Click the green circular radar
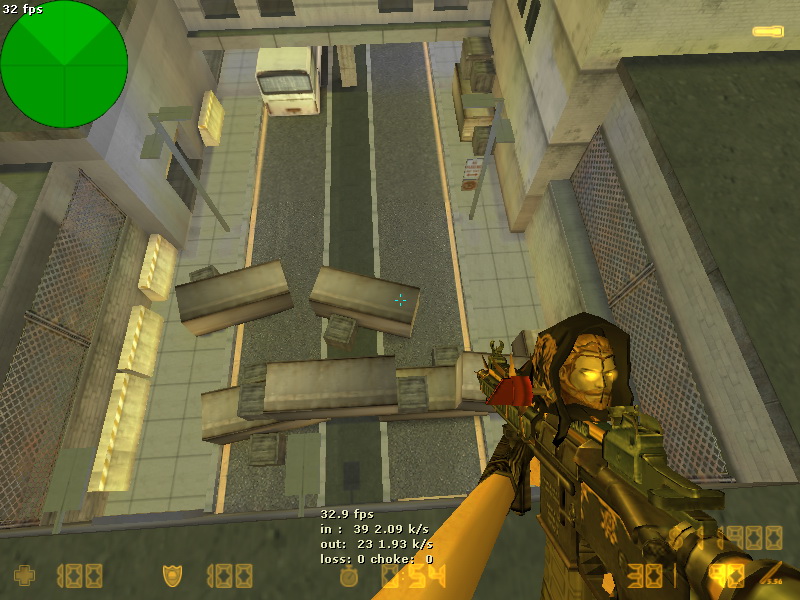The height and width of the screenshot is (600, 800). point(64,64)
